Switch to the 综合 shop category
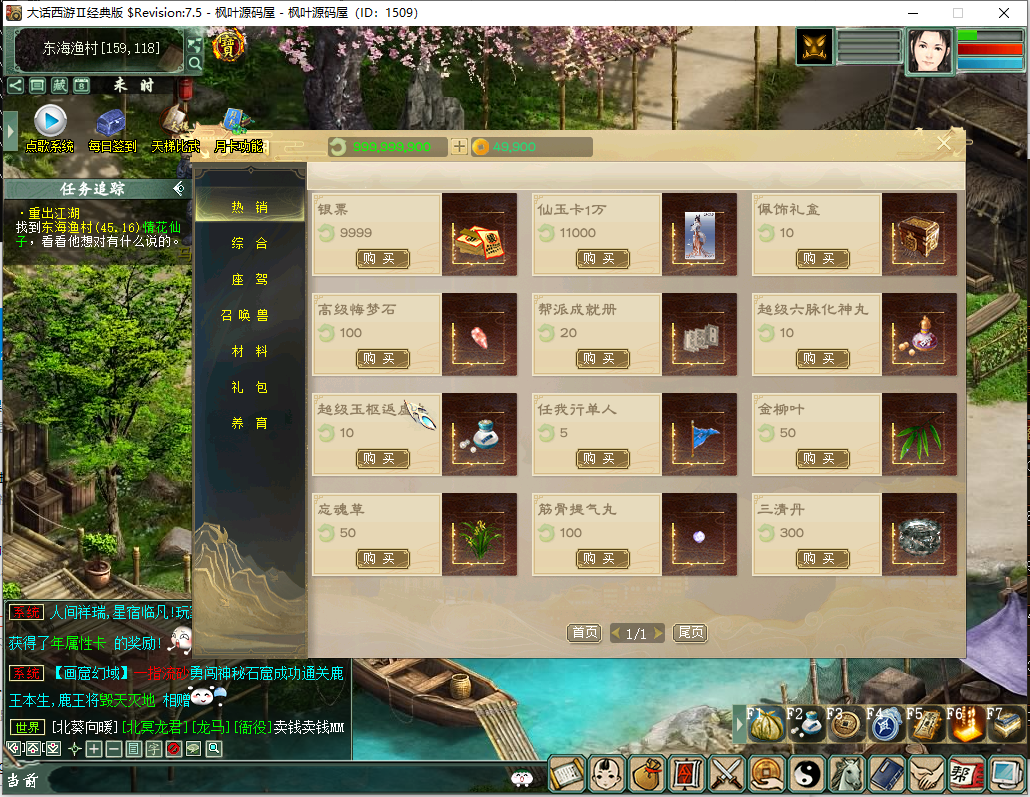This screenshot has height=797, width=1030. pos(249,244)
